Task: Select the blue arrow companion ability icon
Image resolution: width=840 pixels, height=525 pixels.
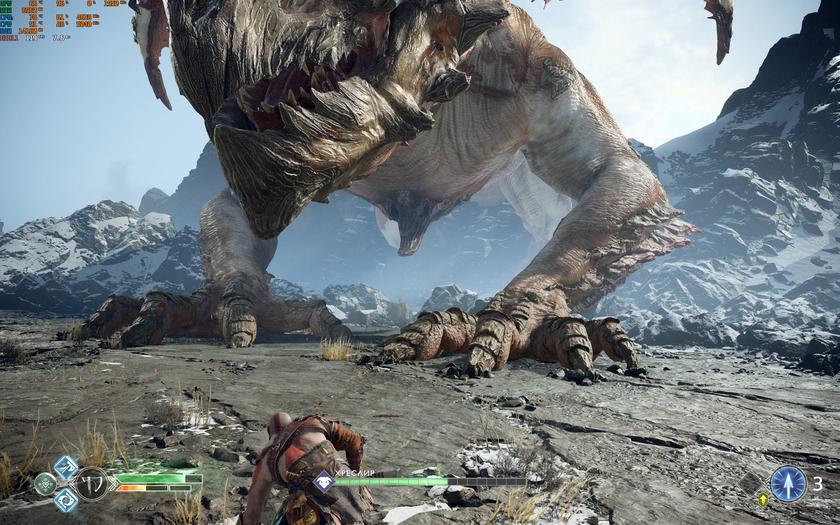Action: [788, 484]
